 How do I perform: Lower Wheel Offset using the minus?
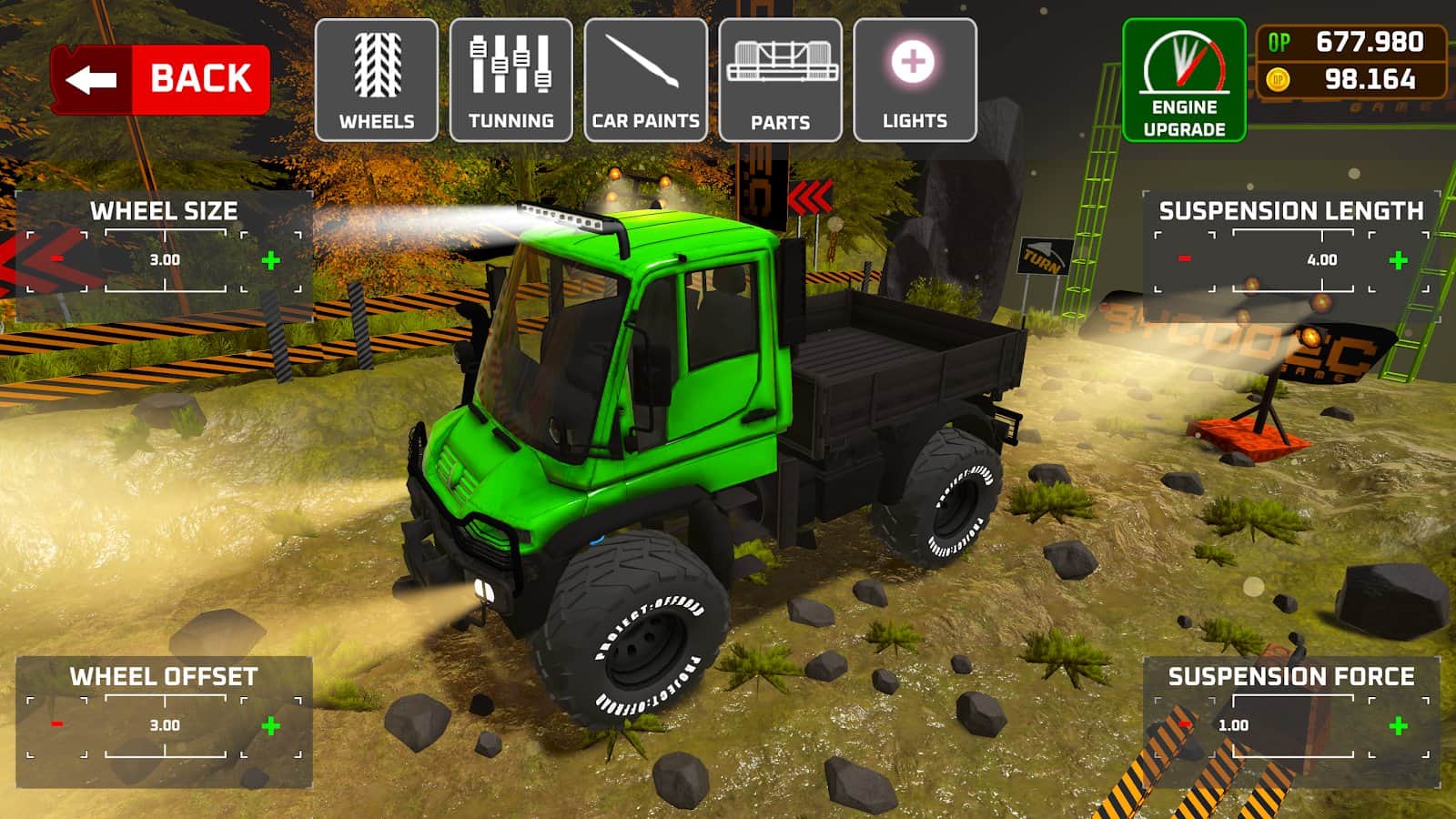coord(57,724)
